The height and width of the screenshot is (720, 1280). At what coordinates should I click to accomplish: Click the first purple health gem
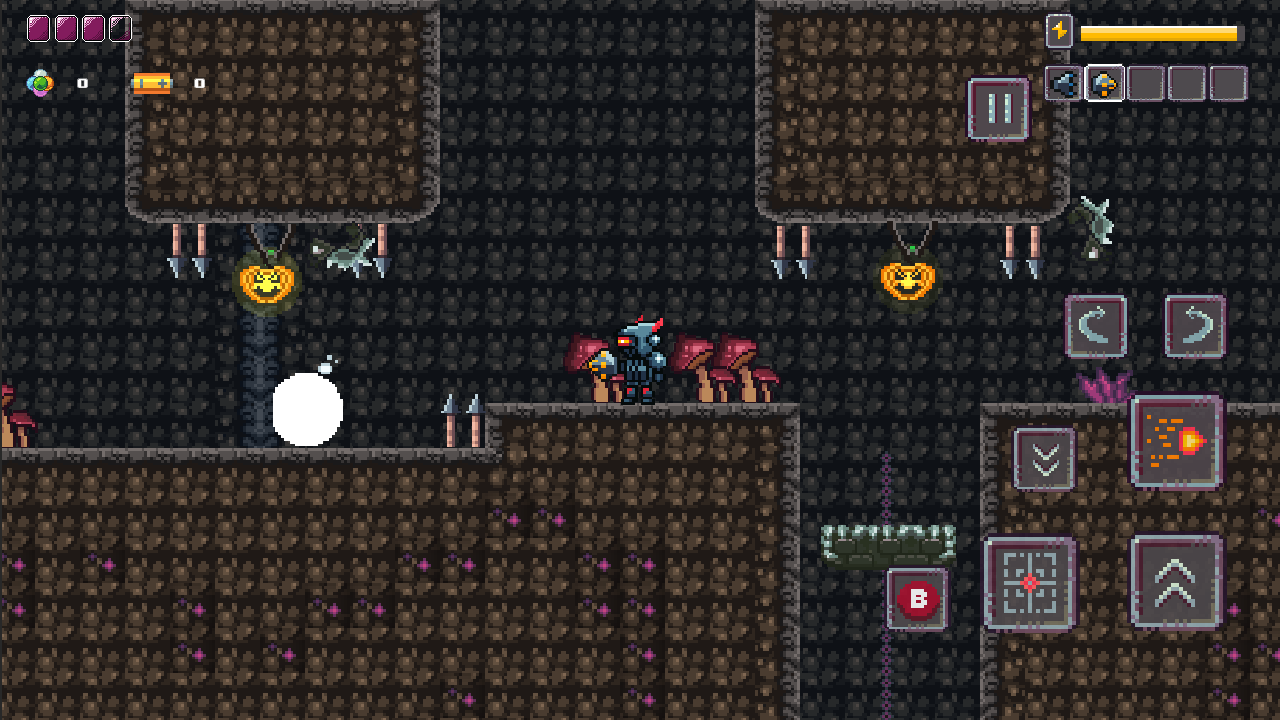(x=39, y=28)
